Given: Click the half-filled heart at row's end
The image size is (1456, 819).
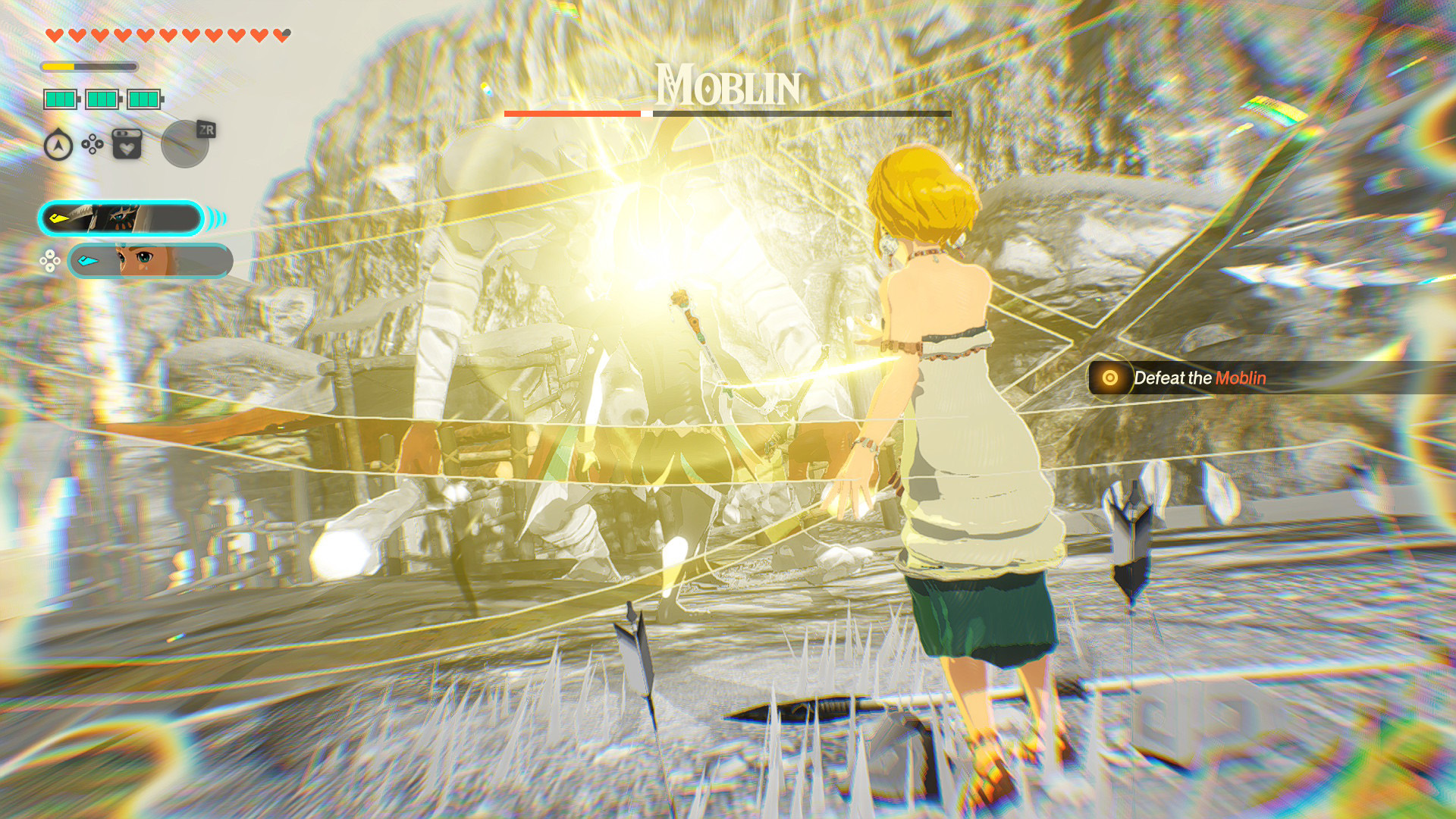Looking at the screenshot, I should (281, 35).
